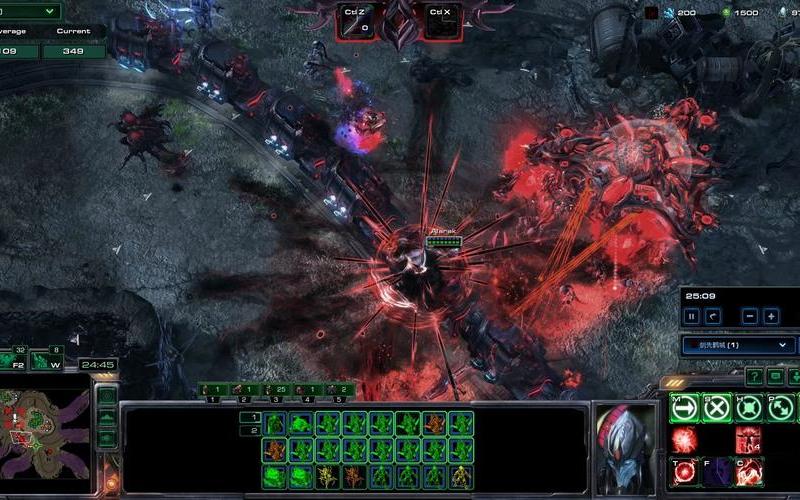Open the help menu button
This screenshot has height=500, width=800.
point(753,376)
